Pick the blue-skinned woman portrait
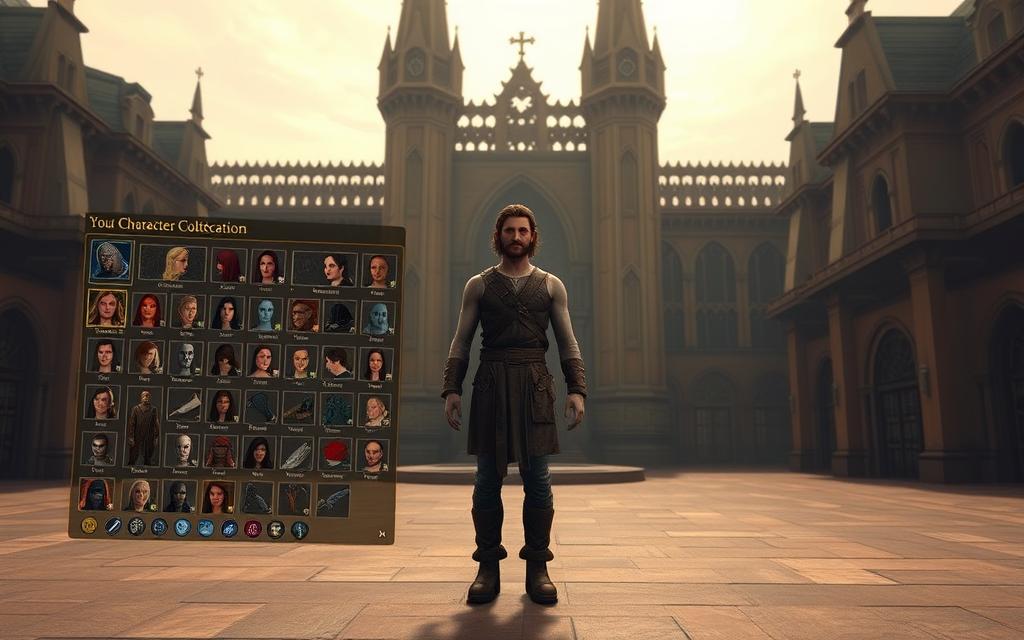 click(x=265, y=314)
